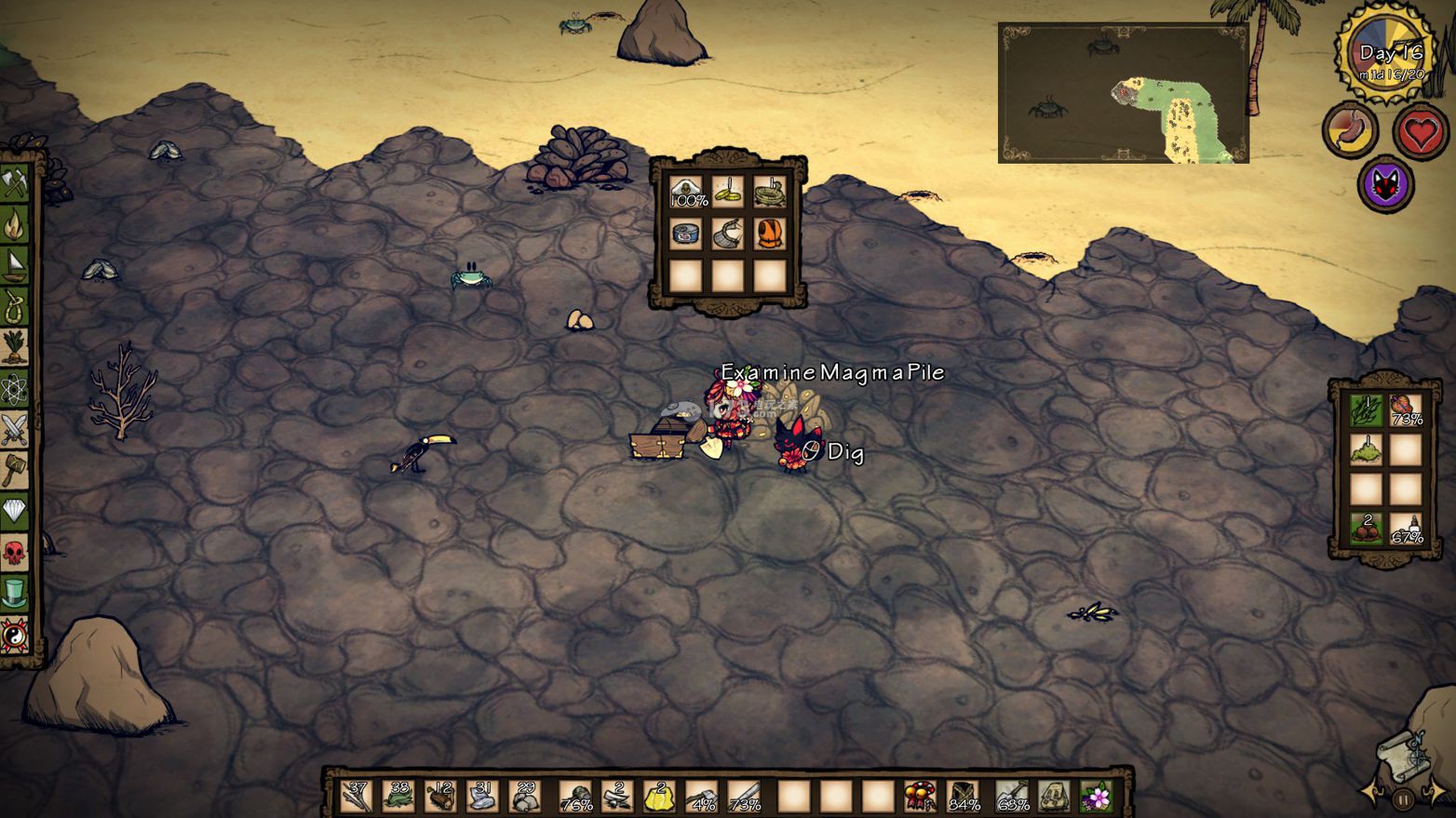This screenshot has width=1456, height=818.
Task: Pick up the gold dubloons in chest
Action: 728,192
